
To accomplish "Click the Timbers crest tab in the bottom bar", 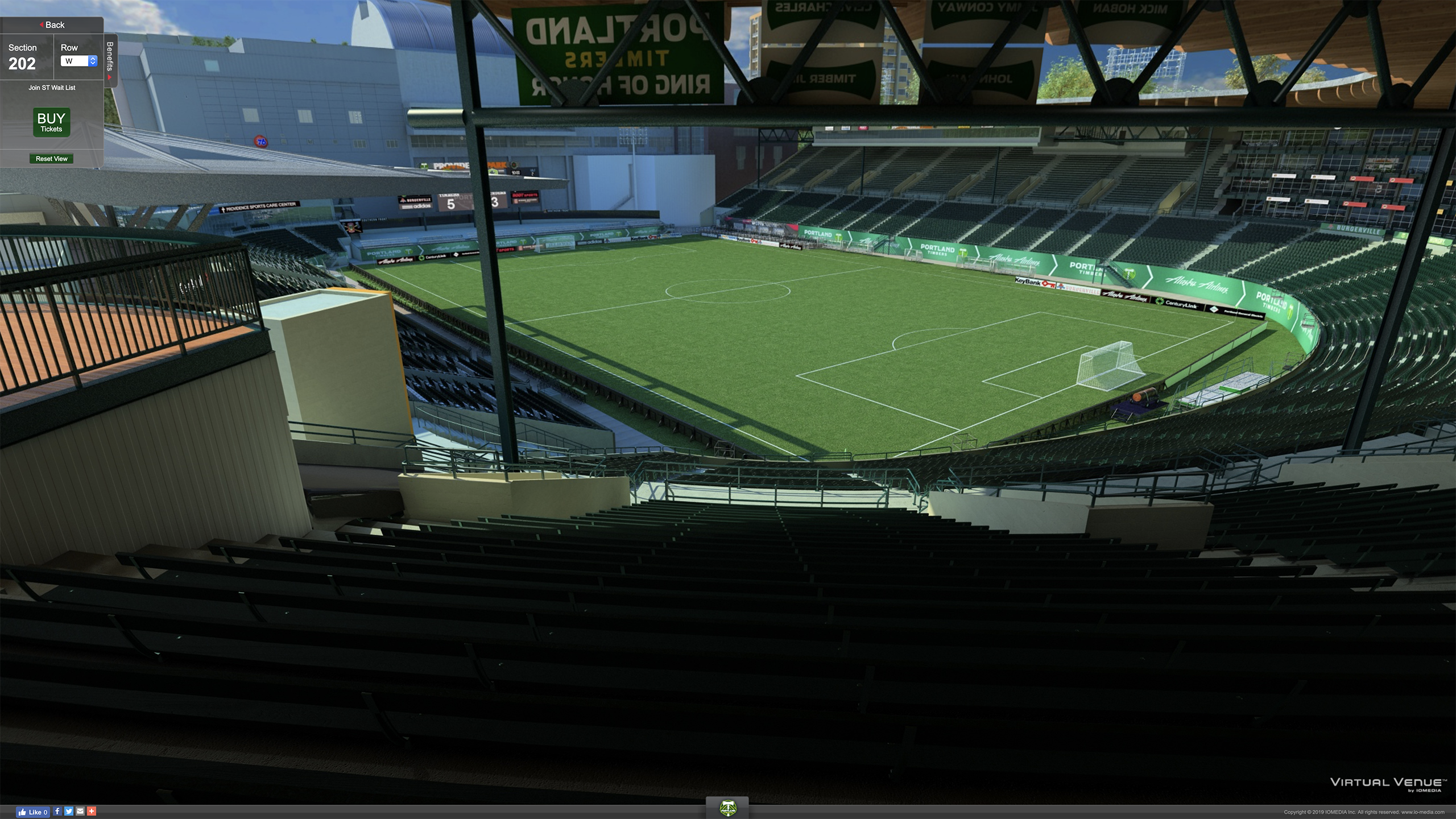I will (727, 808).
